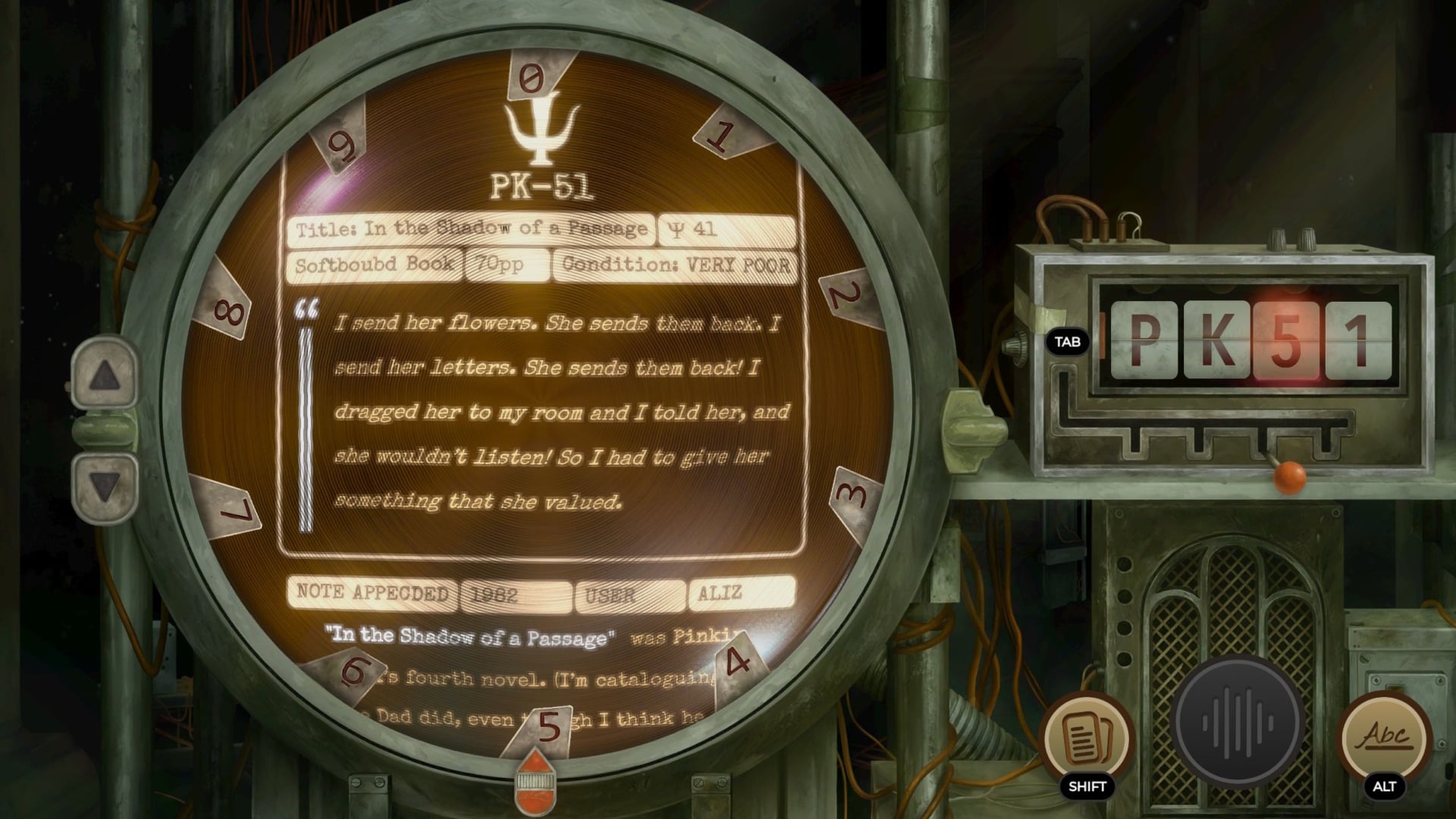Screen dimensions: 1456x819
Task: Open the Abc handwriting button
Action: (1385, 737)
